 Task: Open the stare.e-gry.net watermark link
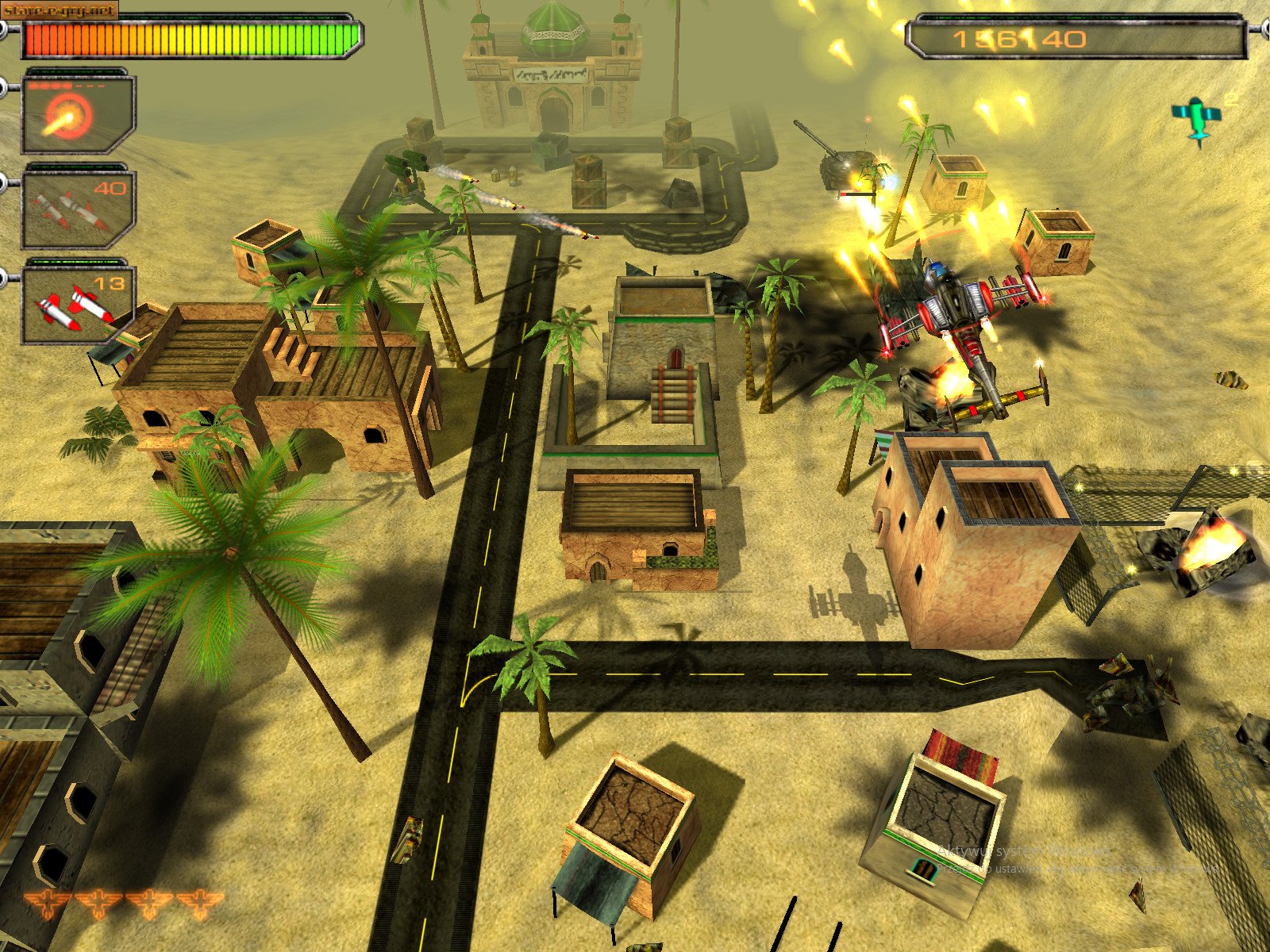pyautogui.click(x=58, y=8)
